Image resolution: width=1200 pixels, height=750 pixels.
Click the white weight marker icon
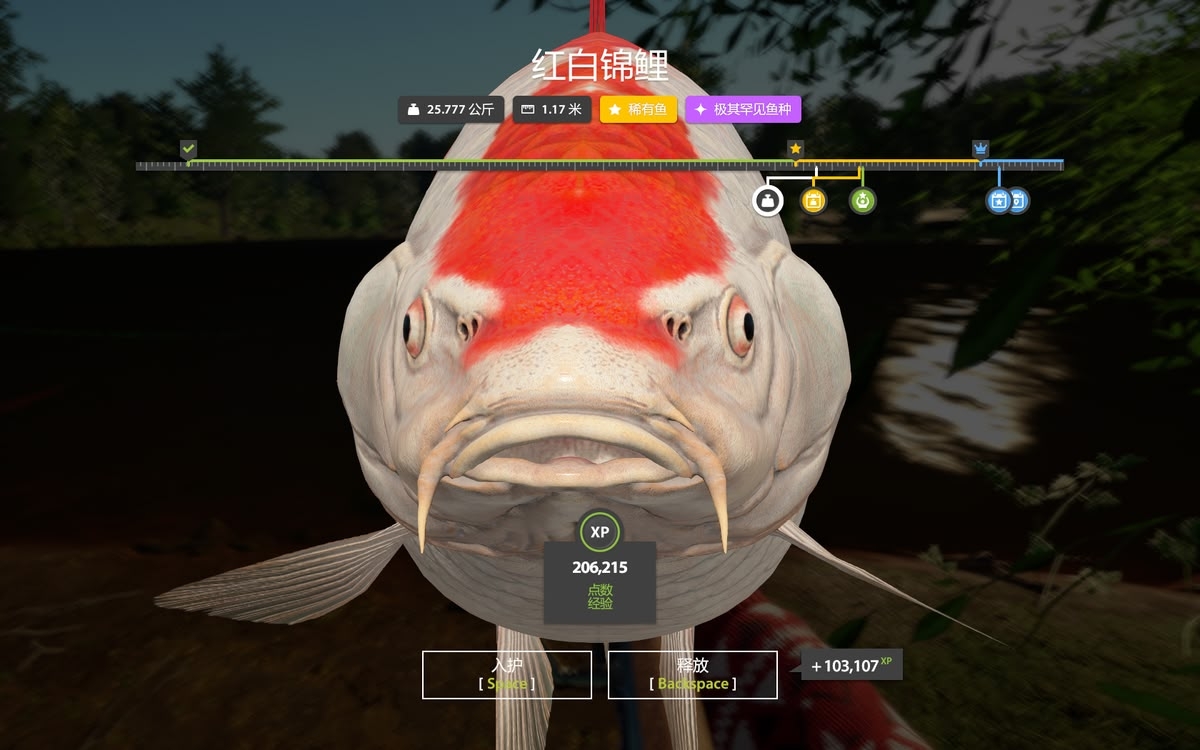(767, 201)
